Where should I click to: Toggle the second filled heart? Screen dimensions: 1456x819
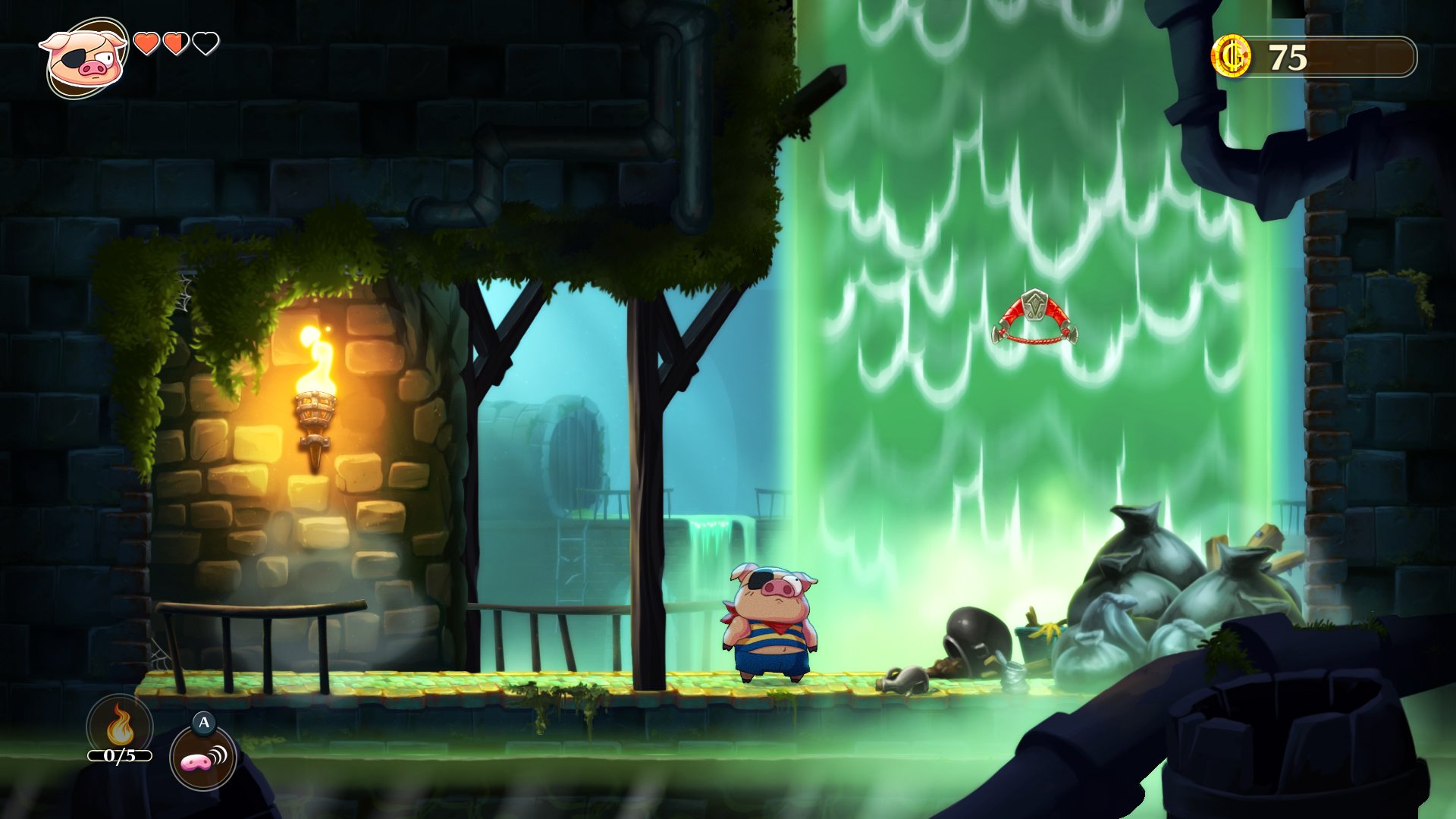click(177, 45)
